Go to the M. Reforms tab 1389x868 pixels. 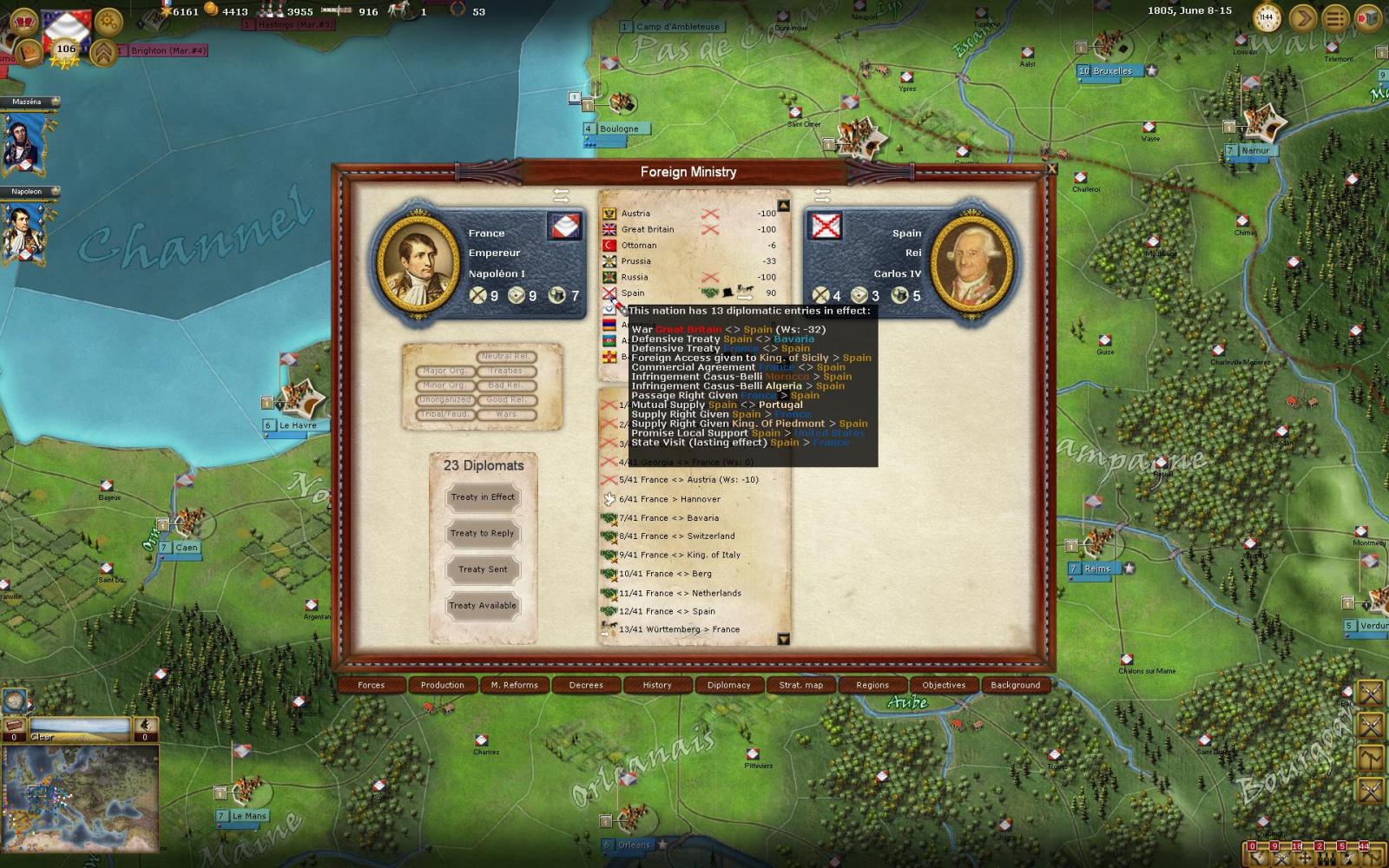point(514,685)
